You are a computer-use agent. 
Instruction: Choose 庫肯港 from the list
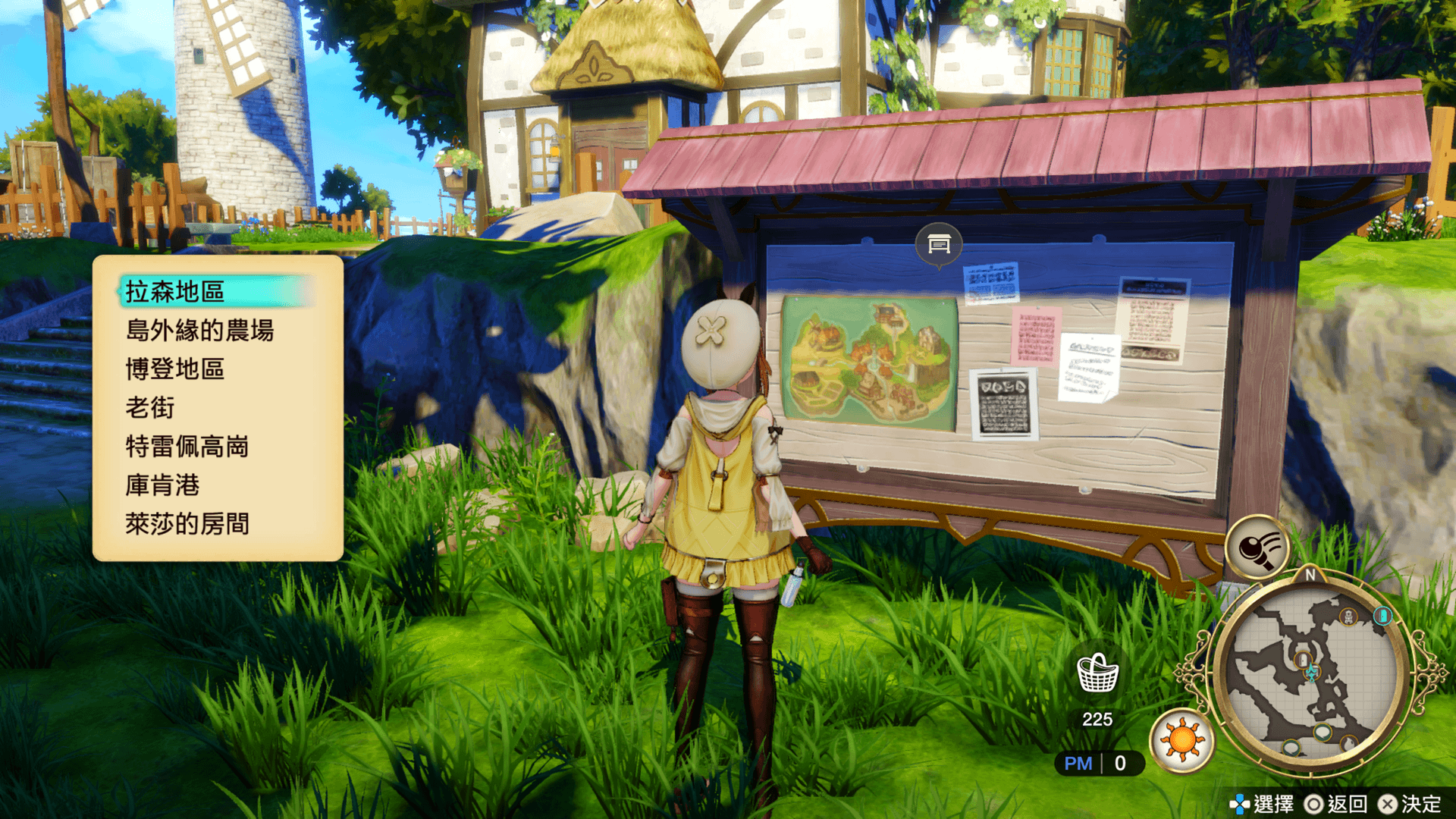[x=162, y=485]
